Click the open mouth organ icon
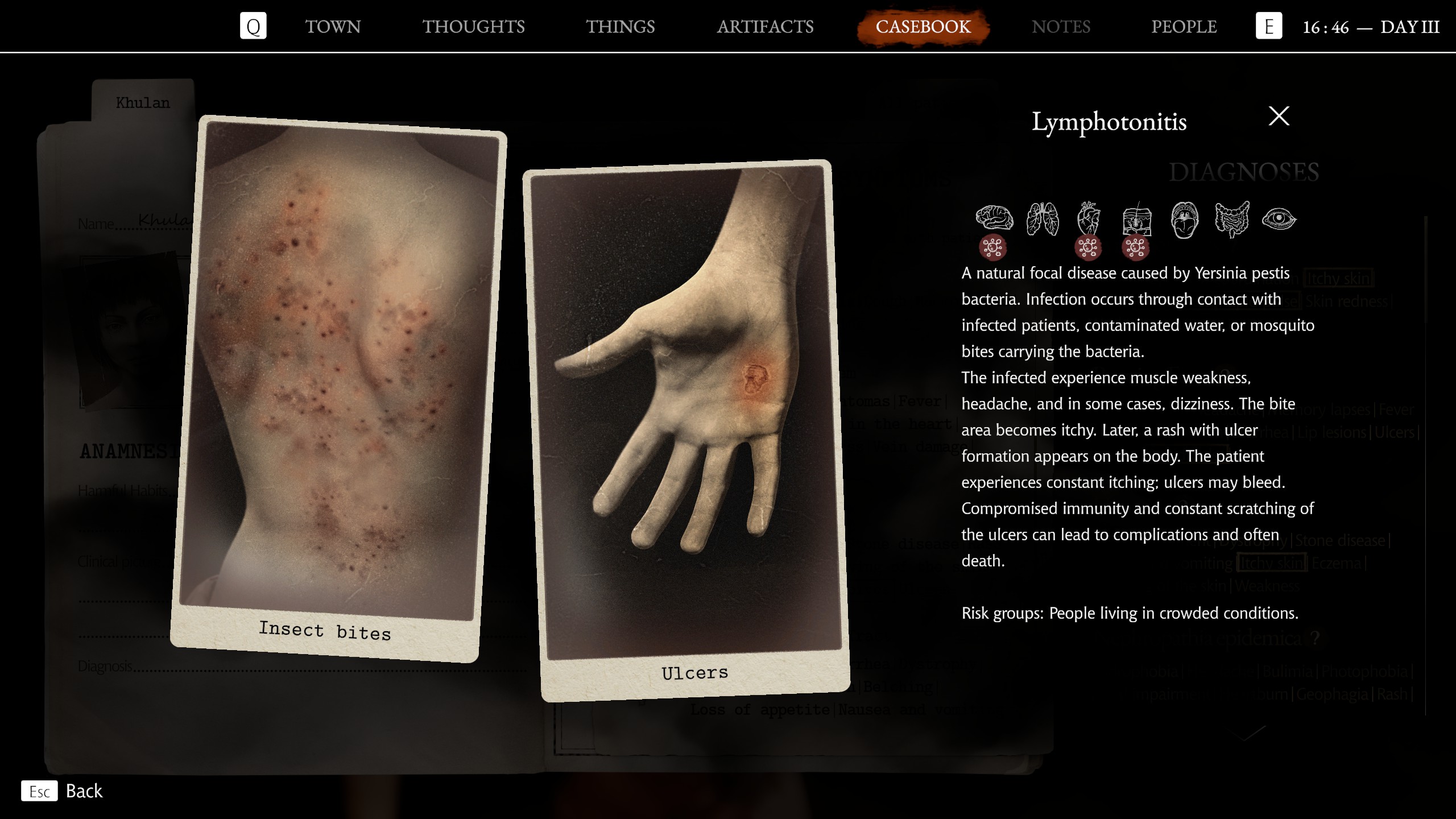Image resolution: width=1456 pixels, height=819 pixels. click(x=1184, y=220)
